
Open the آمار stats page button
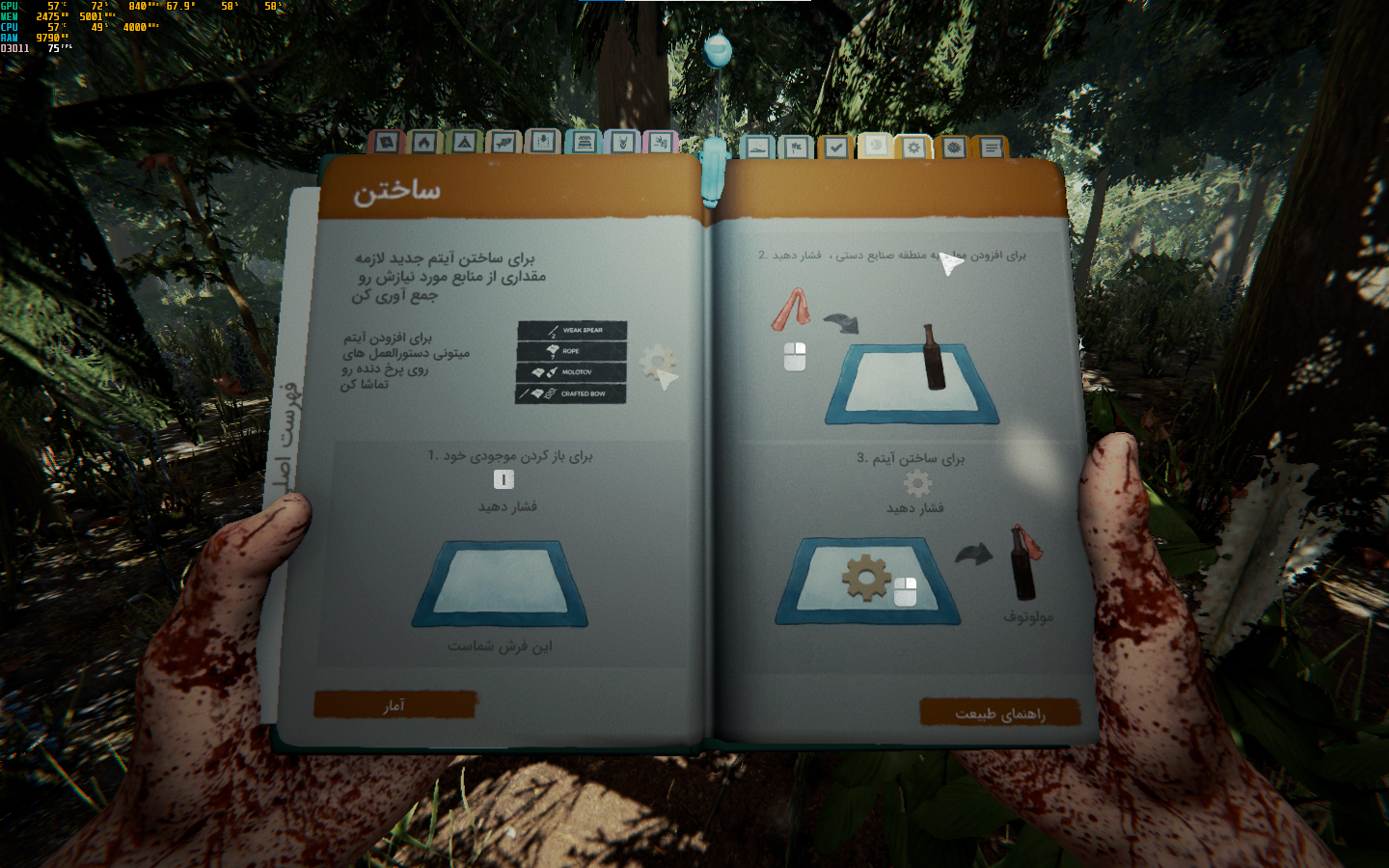coord(395,705)
